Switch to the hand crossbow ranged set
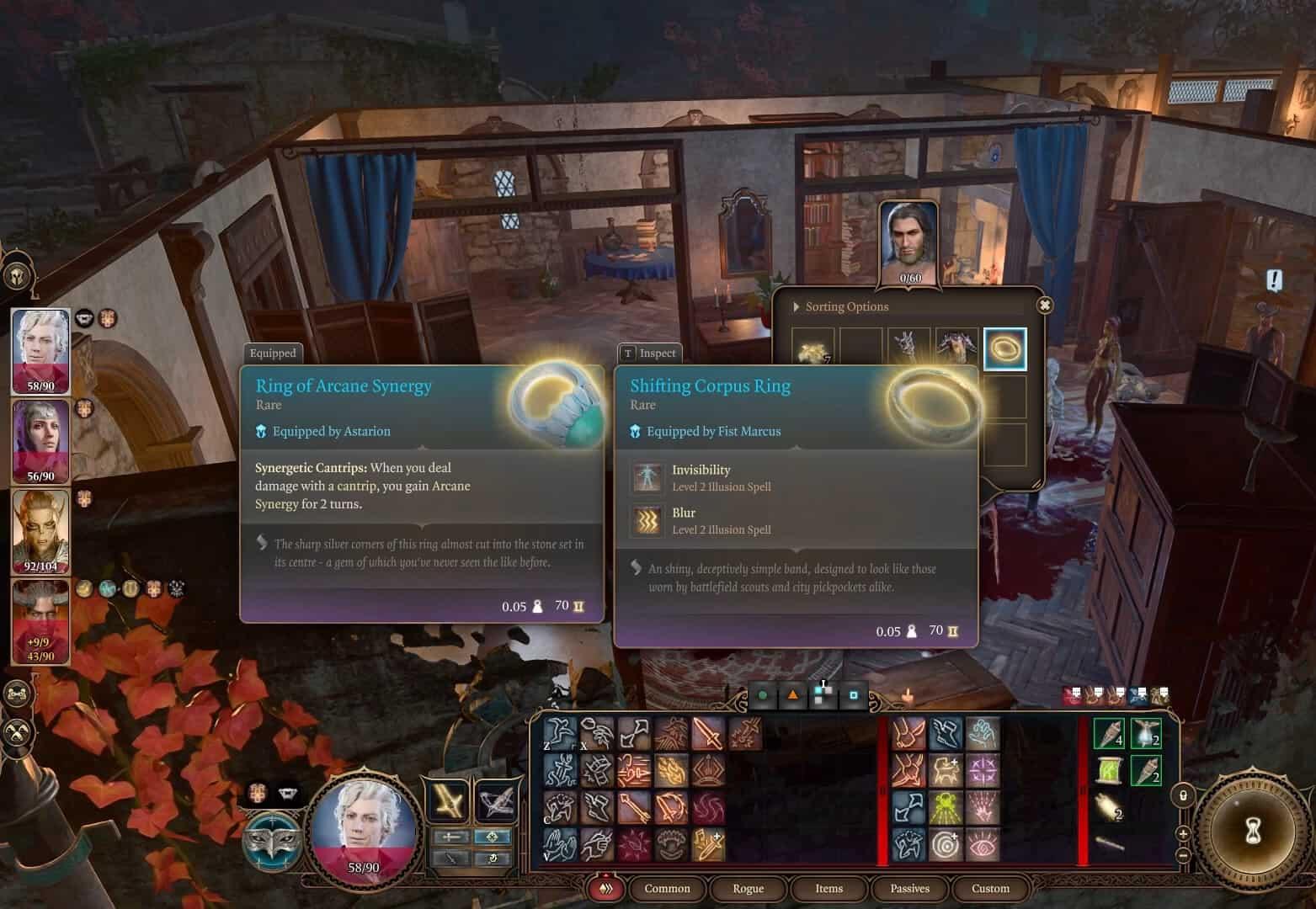Screen dimensions: 1316x909 point(497,800)
